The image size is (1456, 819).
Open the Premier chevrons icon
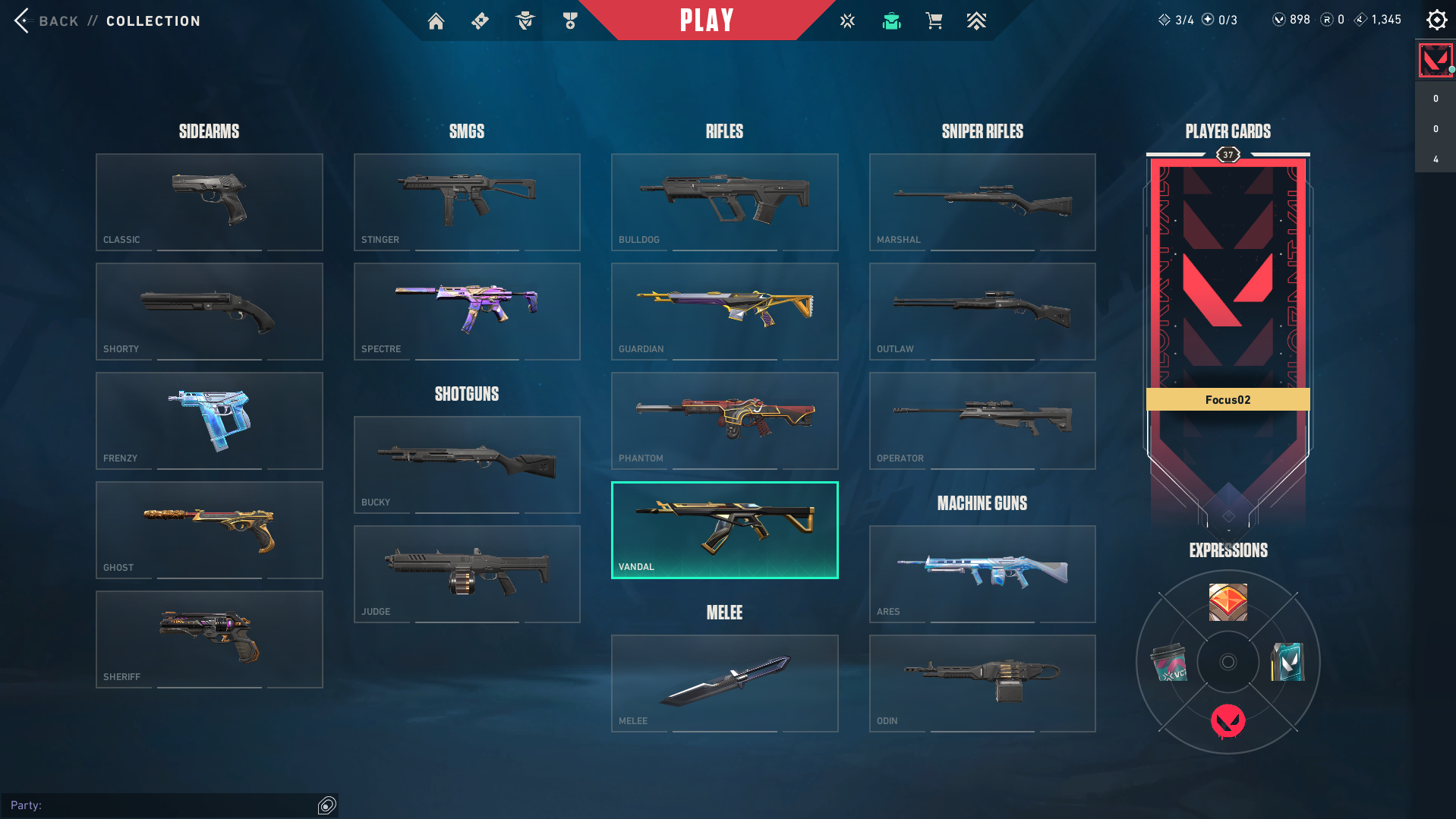tap(977, 20)
